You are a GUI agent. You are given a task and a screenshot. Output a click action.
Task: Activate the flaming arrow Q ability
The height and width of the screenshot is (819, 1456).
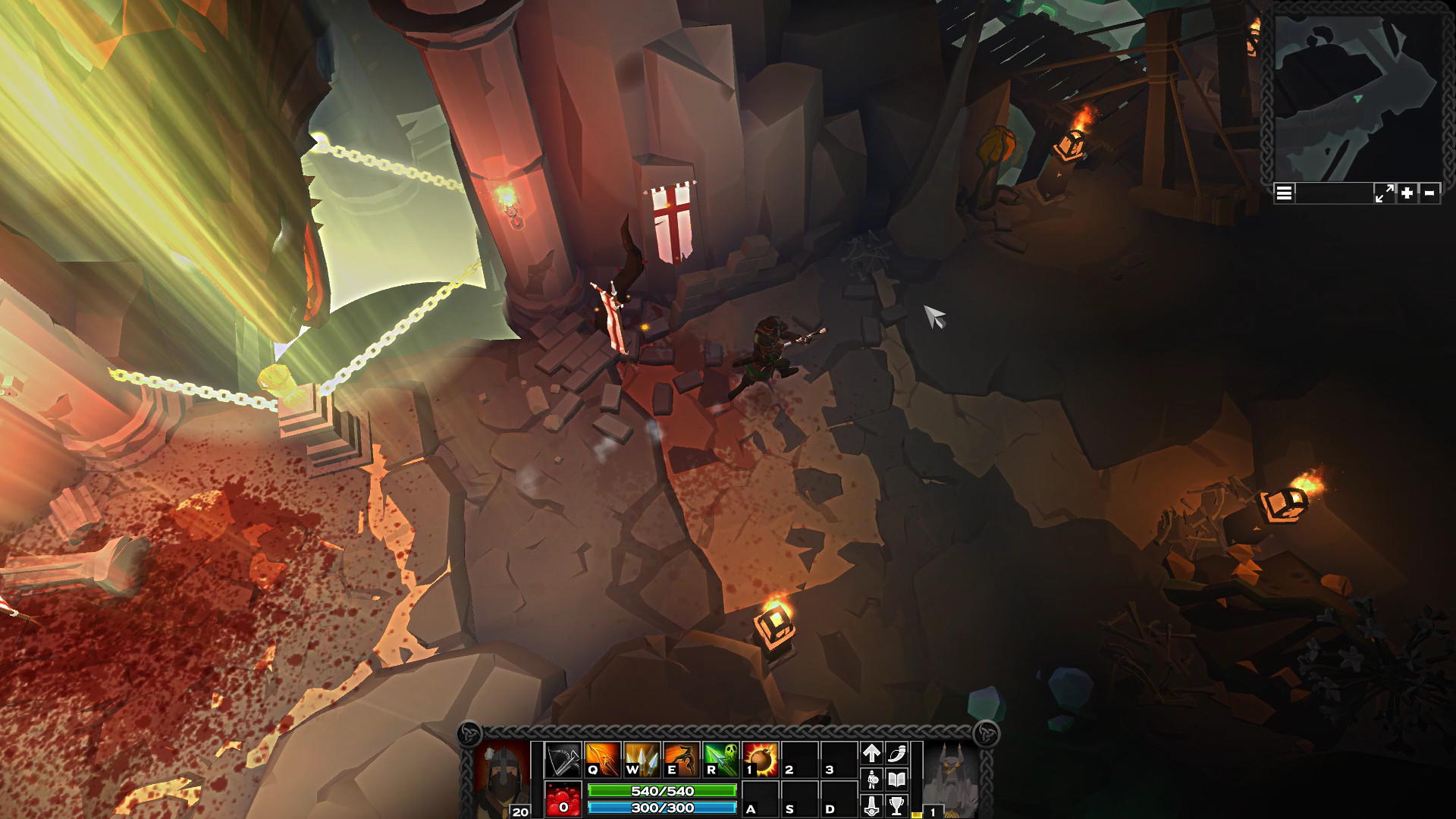pos(603,760)
